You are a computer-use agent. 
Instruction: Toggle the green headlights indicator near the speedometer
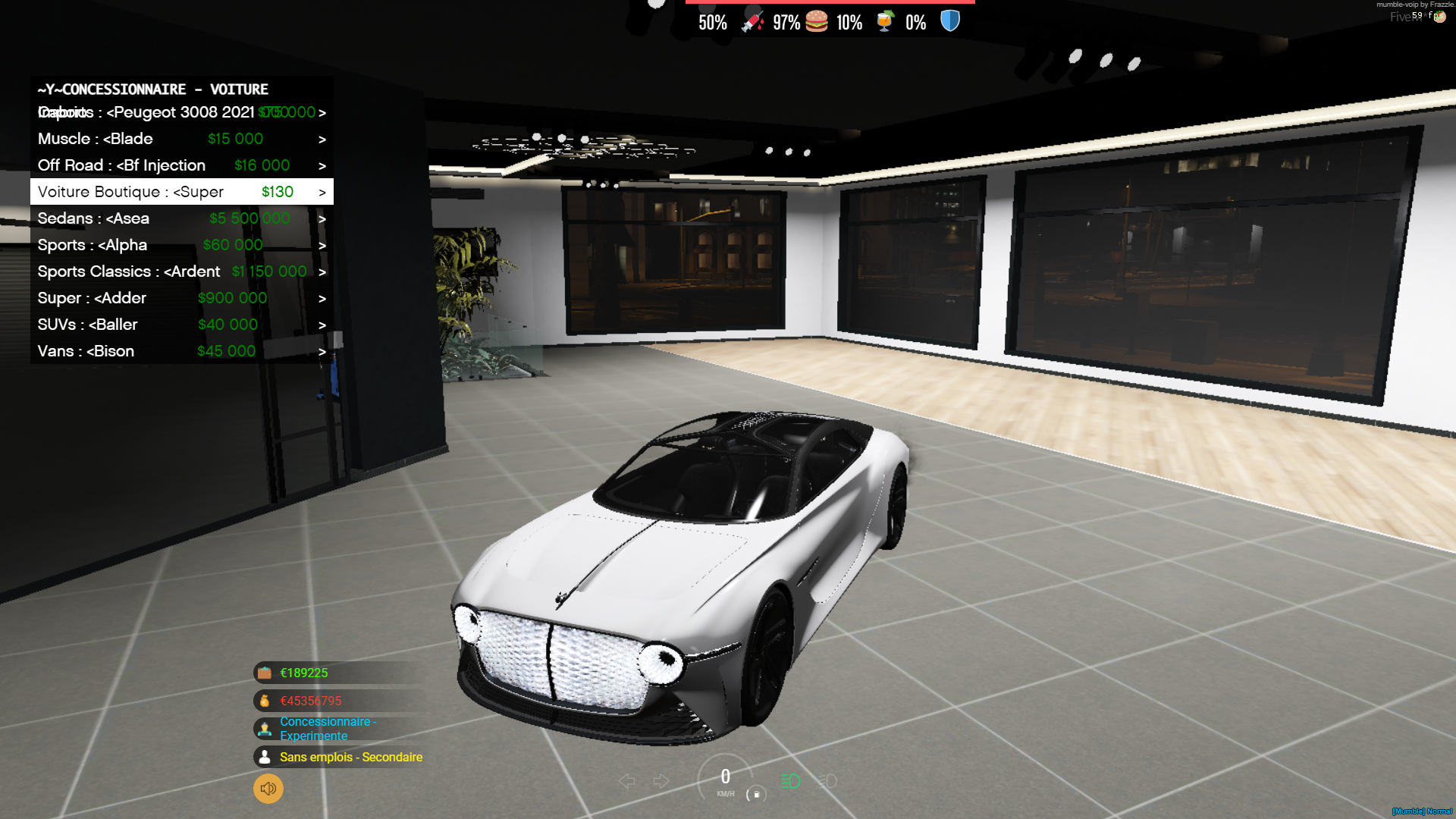pos(789,780)
